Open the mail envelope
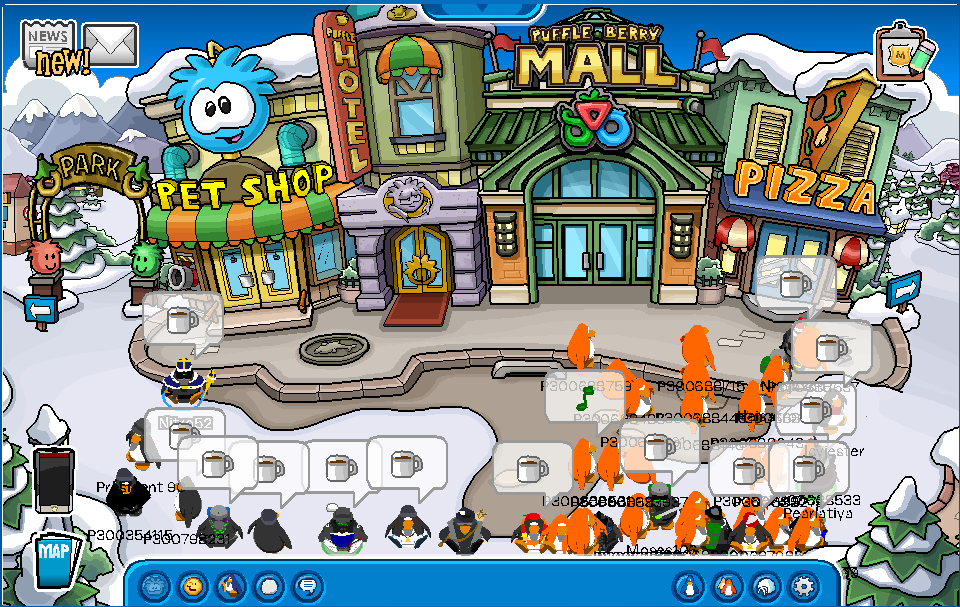Image resolution: width=960 pixels, height=607 pixels. coord(110,44)
